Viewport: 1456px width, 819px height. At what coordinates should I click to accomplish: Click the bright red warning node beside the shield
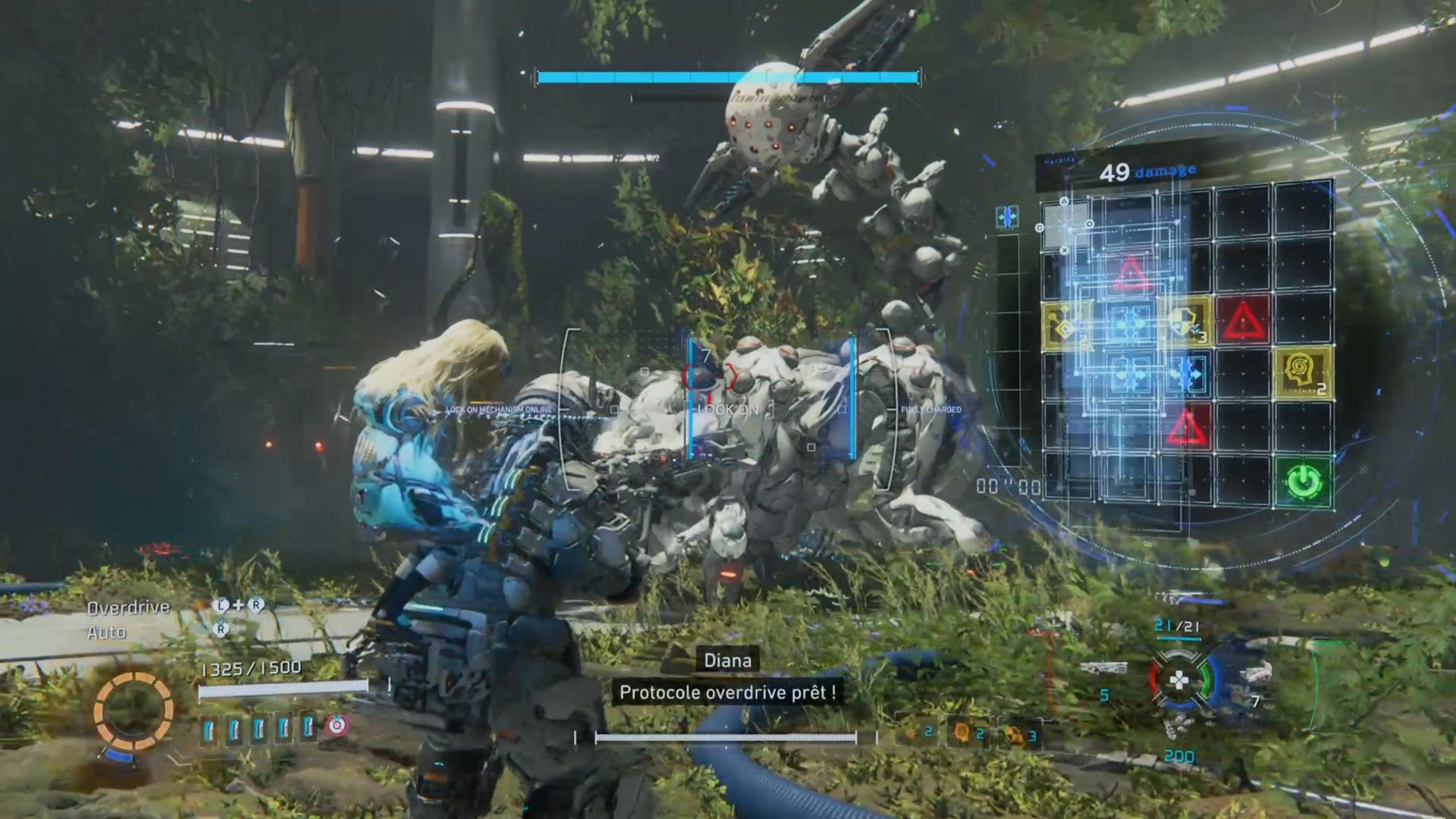point(1244,321)
